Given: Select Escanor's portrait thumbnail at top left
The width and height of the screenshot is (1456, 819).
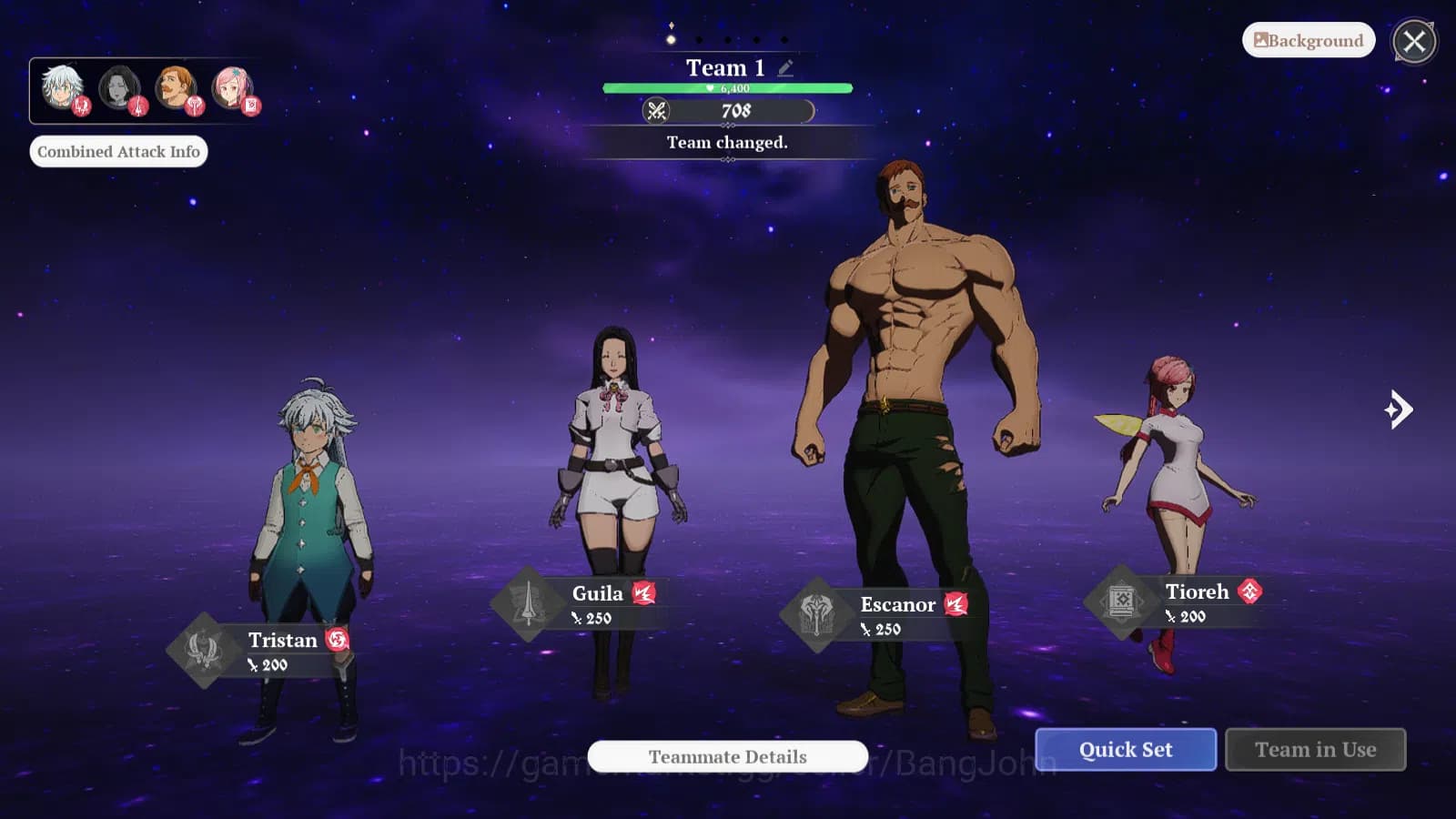Looking at the screenshot, I should [173, 86].
